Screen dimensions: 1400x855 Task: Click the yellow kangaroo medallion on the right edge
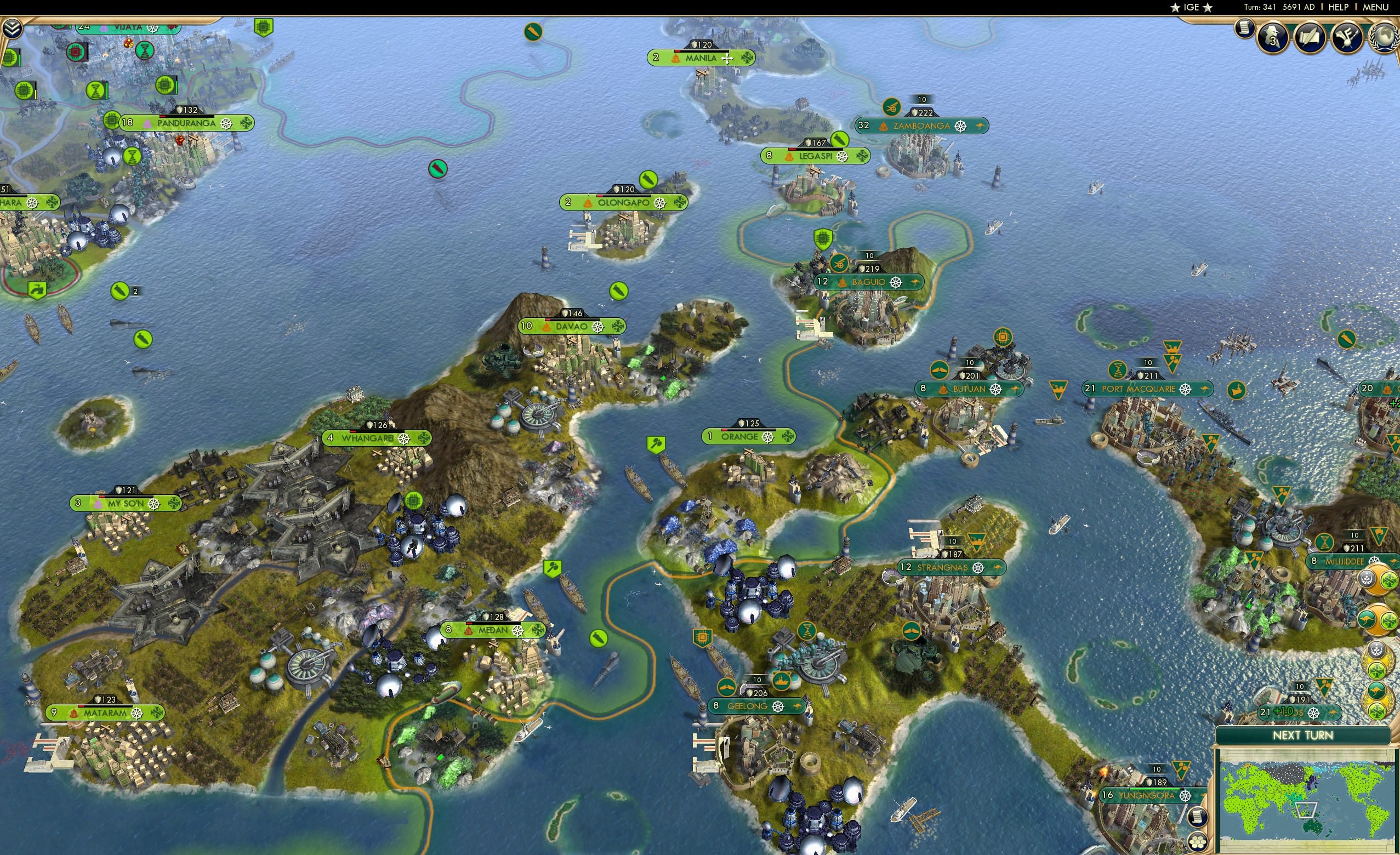1367,619
